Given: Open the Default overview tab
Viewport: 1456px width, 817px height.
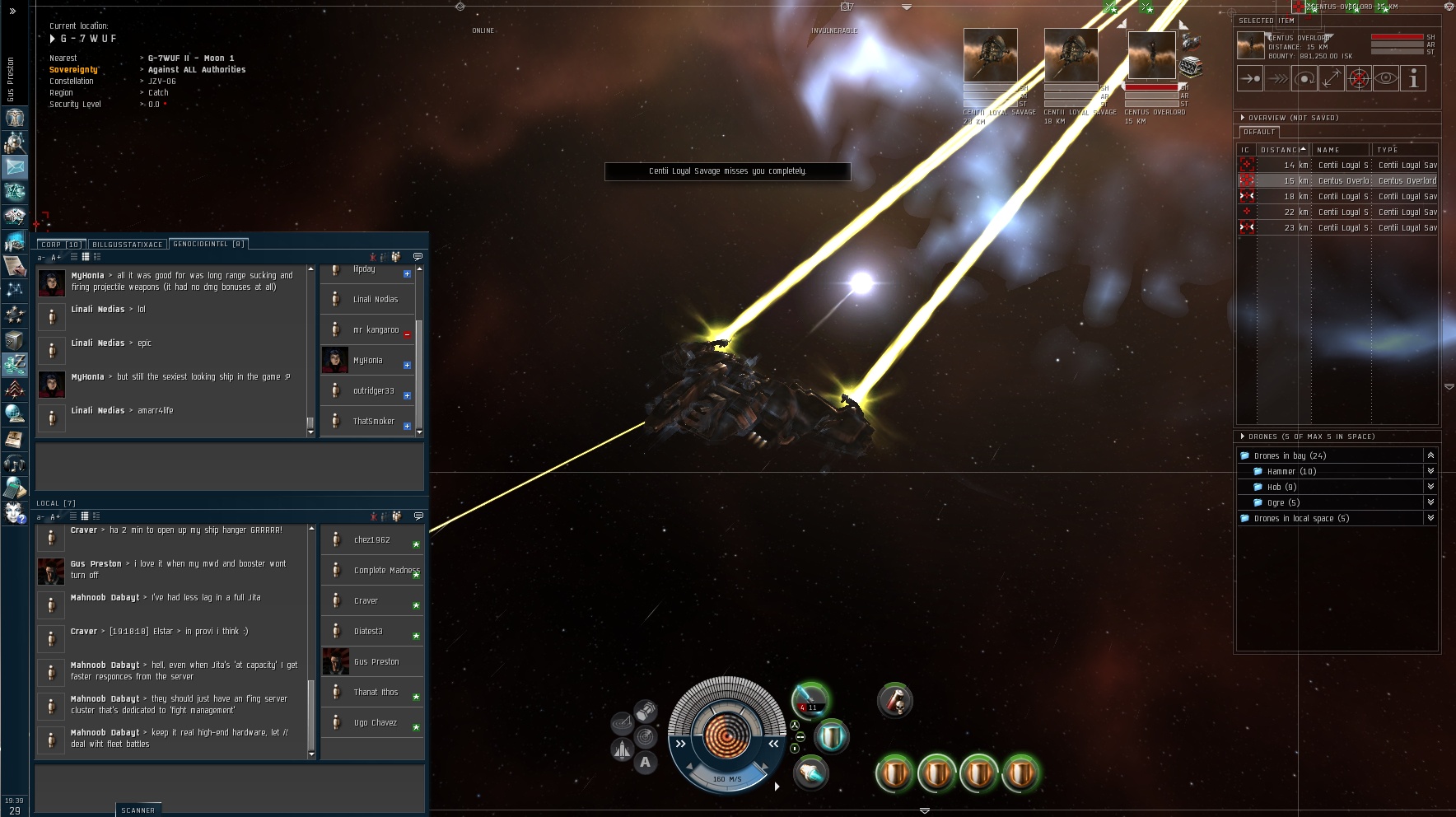Looking at the screenshot, I should point(1258,132).
